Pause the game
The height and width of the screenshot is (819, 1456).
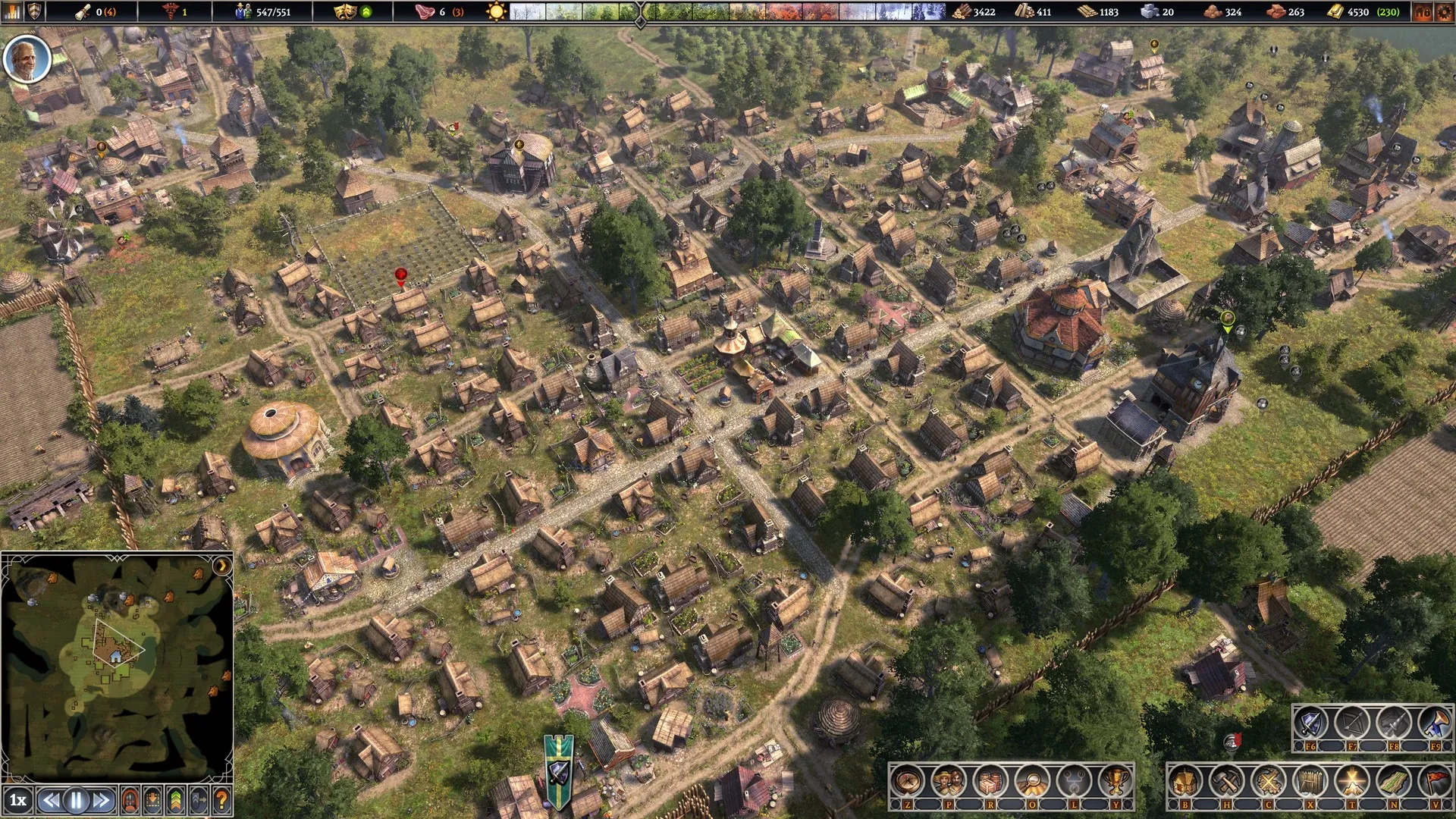click(x=76, y=800)
